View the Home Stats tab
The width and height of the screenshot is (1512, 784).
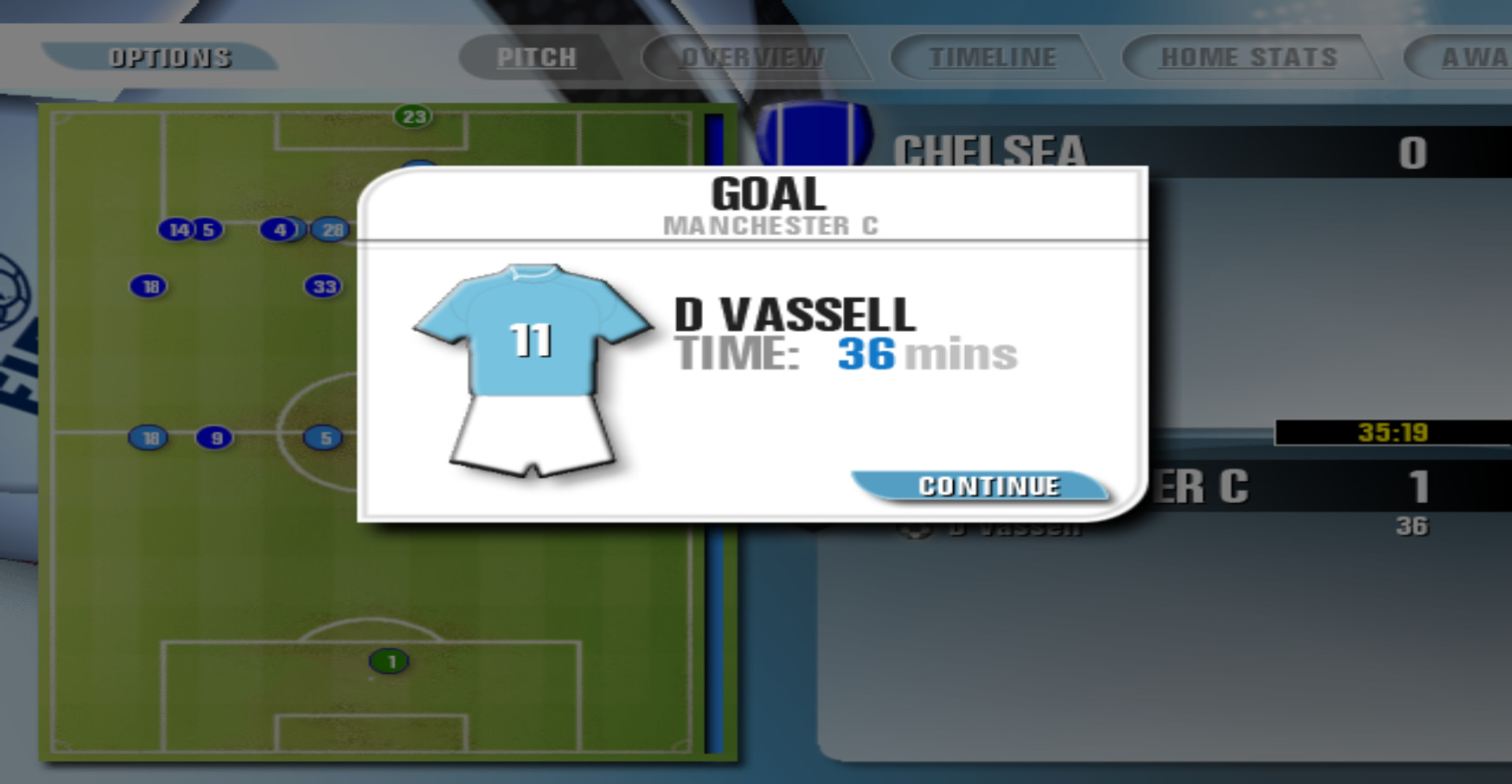tap(1248, 57)
